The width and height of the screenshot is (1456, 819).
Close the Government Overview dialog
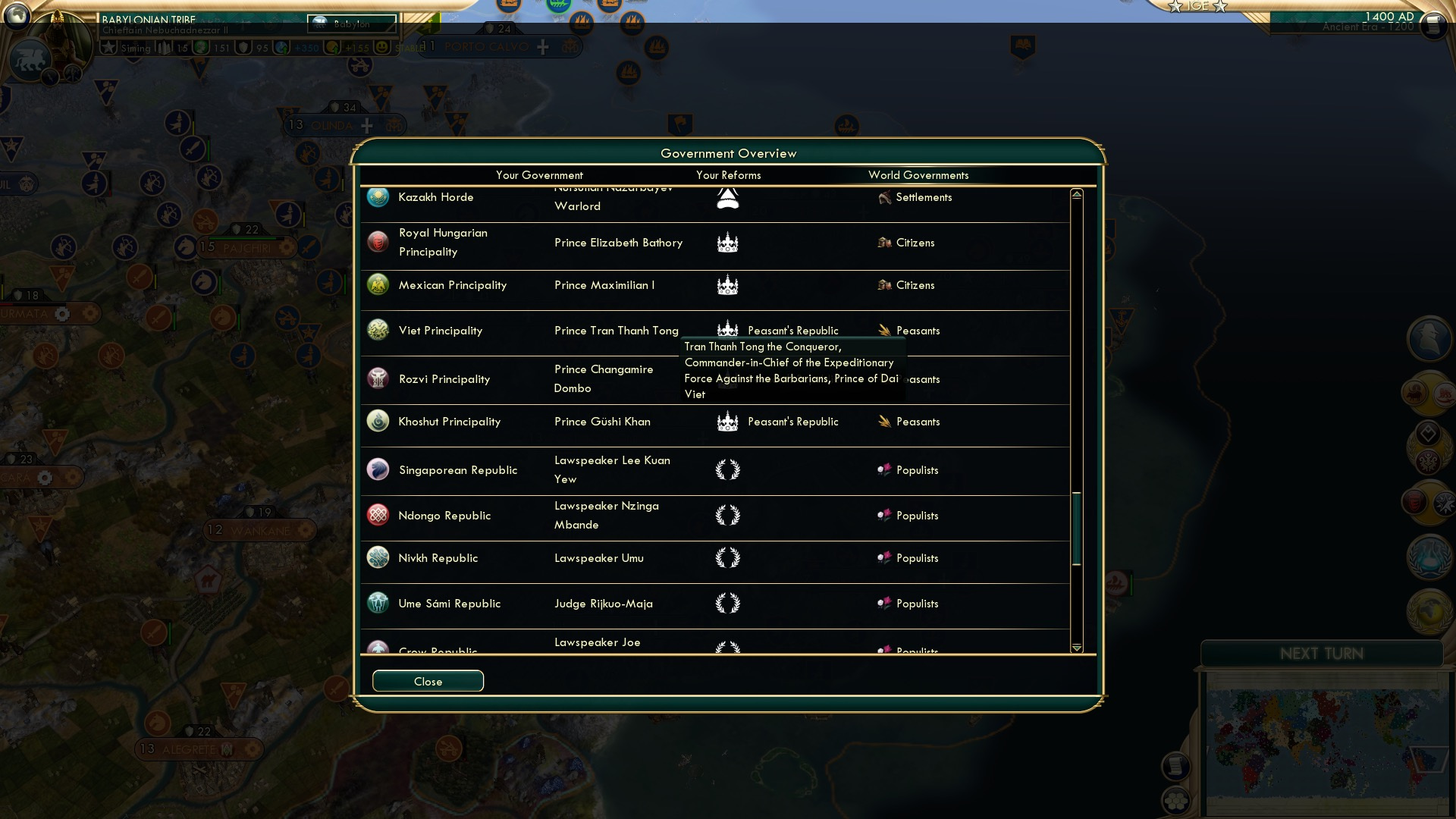click(x=427, y=681)
